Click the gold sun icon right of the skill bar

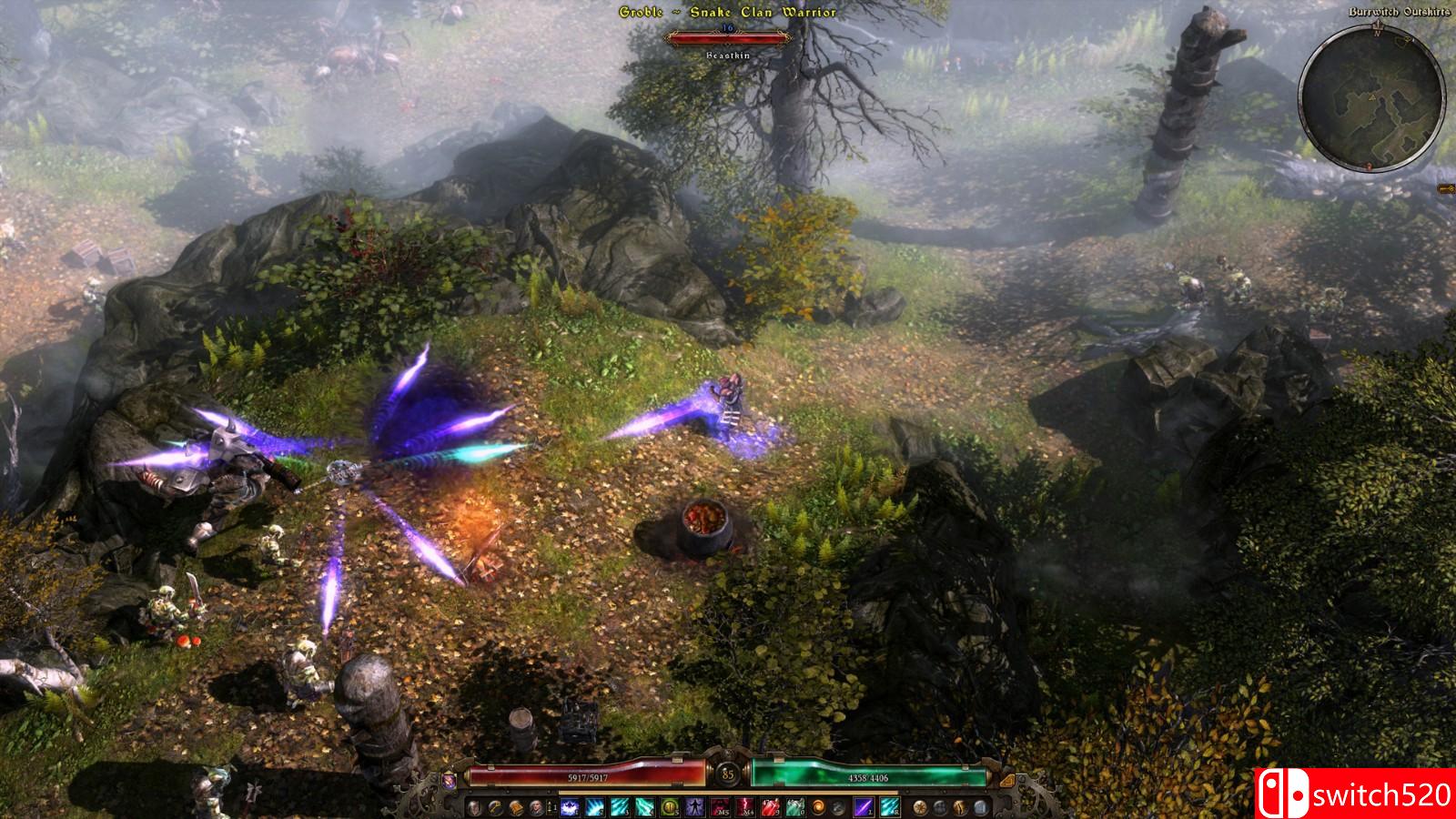[x=921, y=807]
